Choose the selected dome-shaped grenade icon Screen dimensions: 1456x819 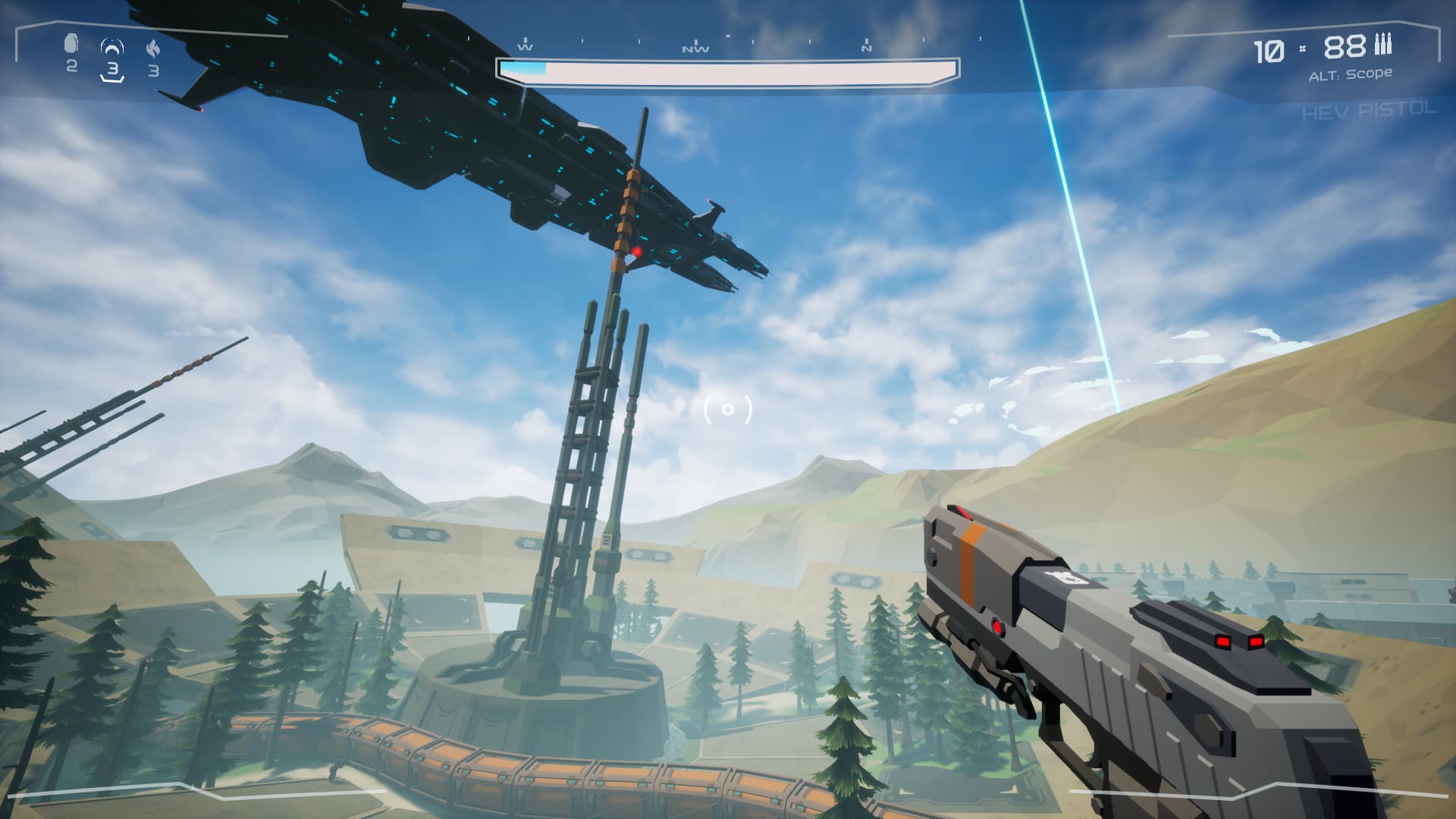coord(112,49)
